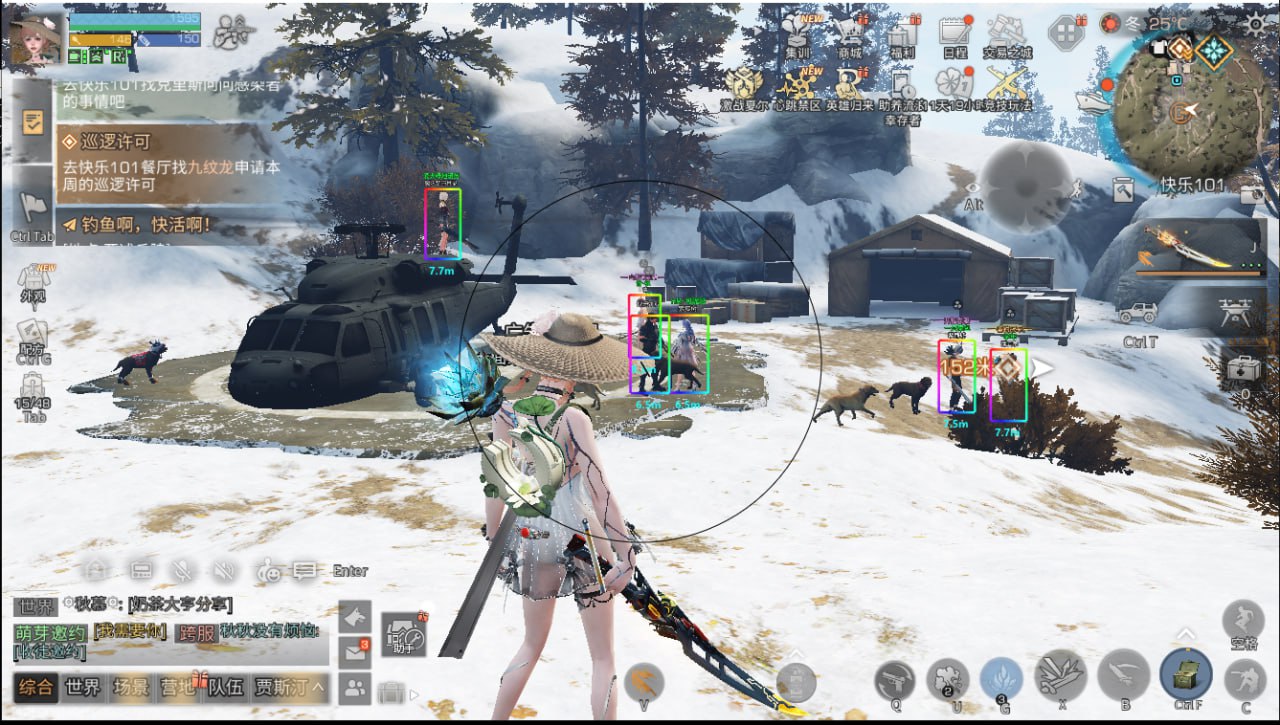Select the flaming sword weapon slot
The image size is (1280, 725).
click(x=1188, y=246)
